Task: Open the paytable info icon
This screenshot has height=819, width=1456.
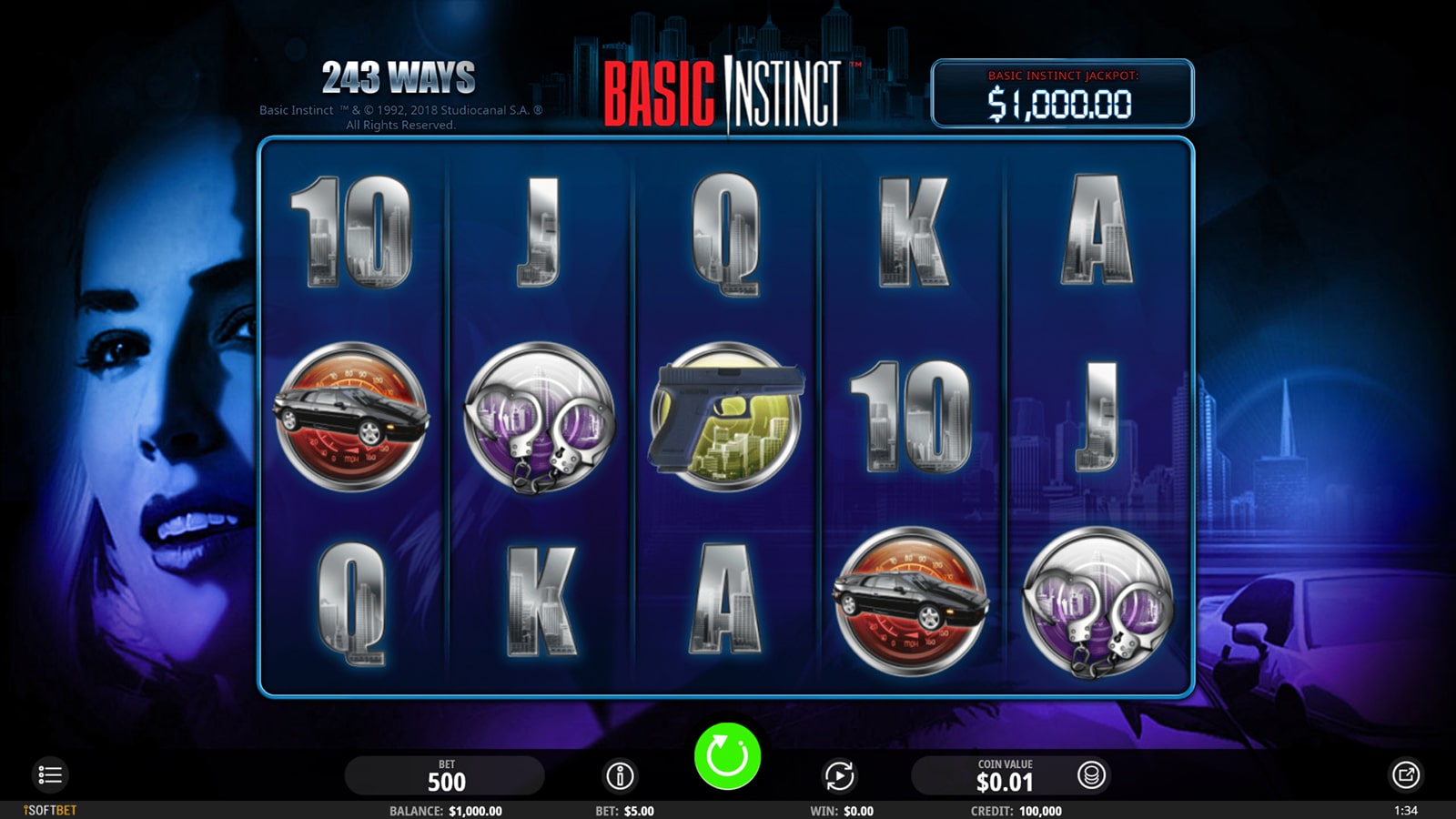Action: [620, 776]
